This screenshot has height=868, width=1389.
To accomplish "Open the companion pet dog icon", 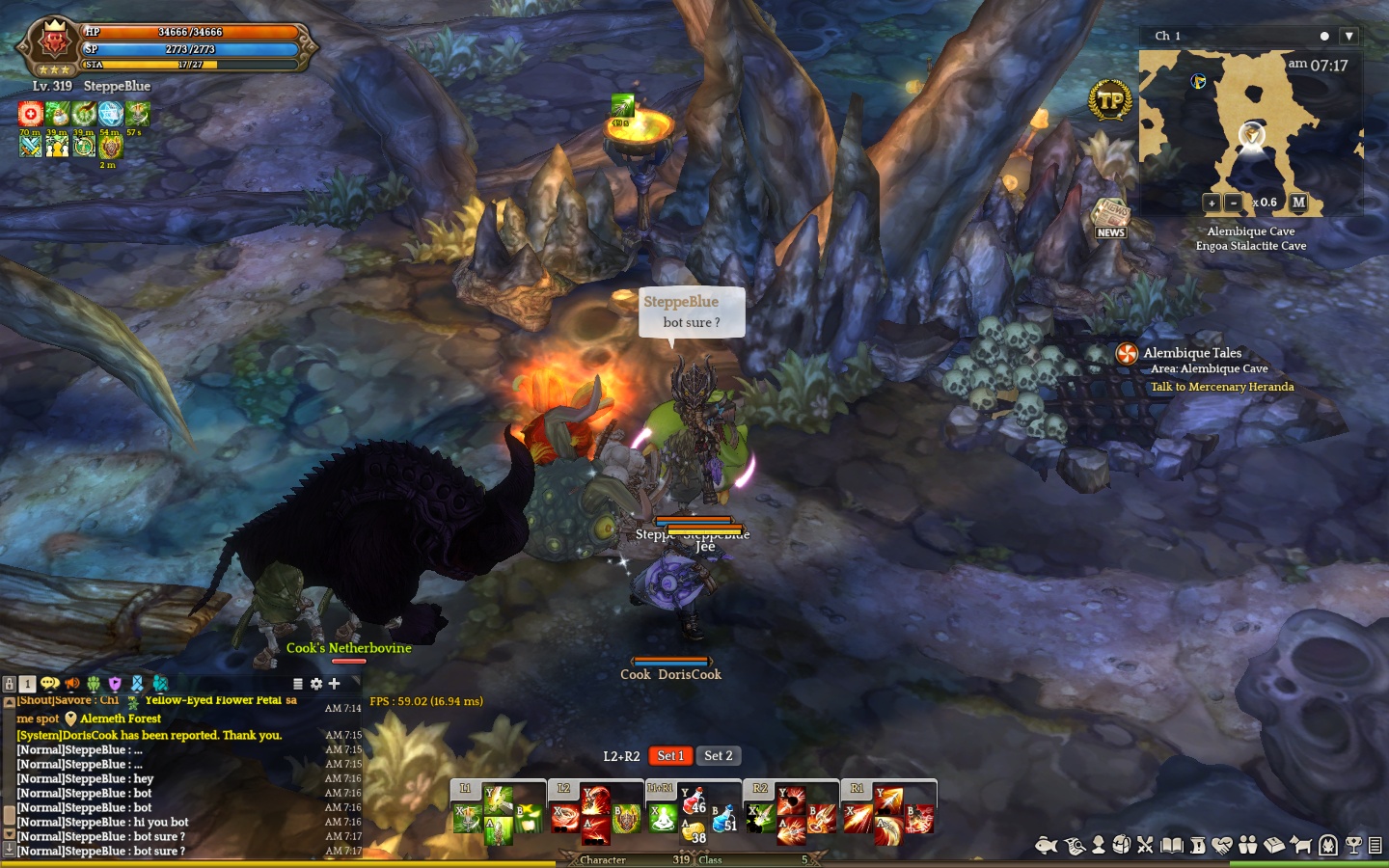I will click(x=1300, y=846).
